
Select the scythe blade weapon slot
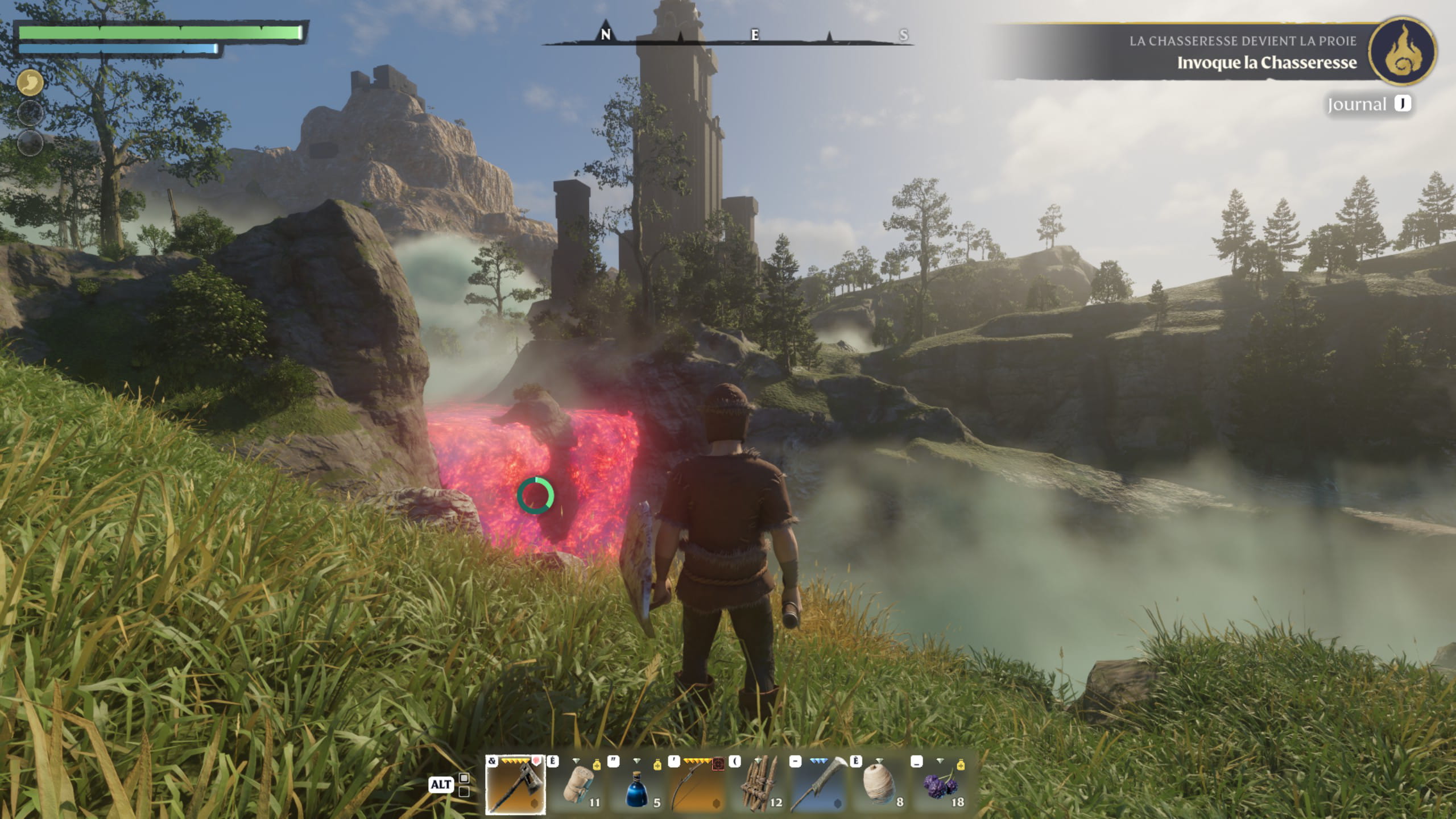tap(819, 785)
